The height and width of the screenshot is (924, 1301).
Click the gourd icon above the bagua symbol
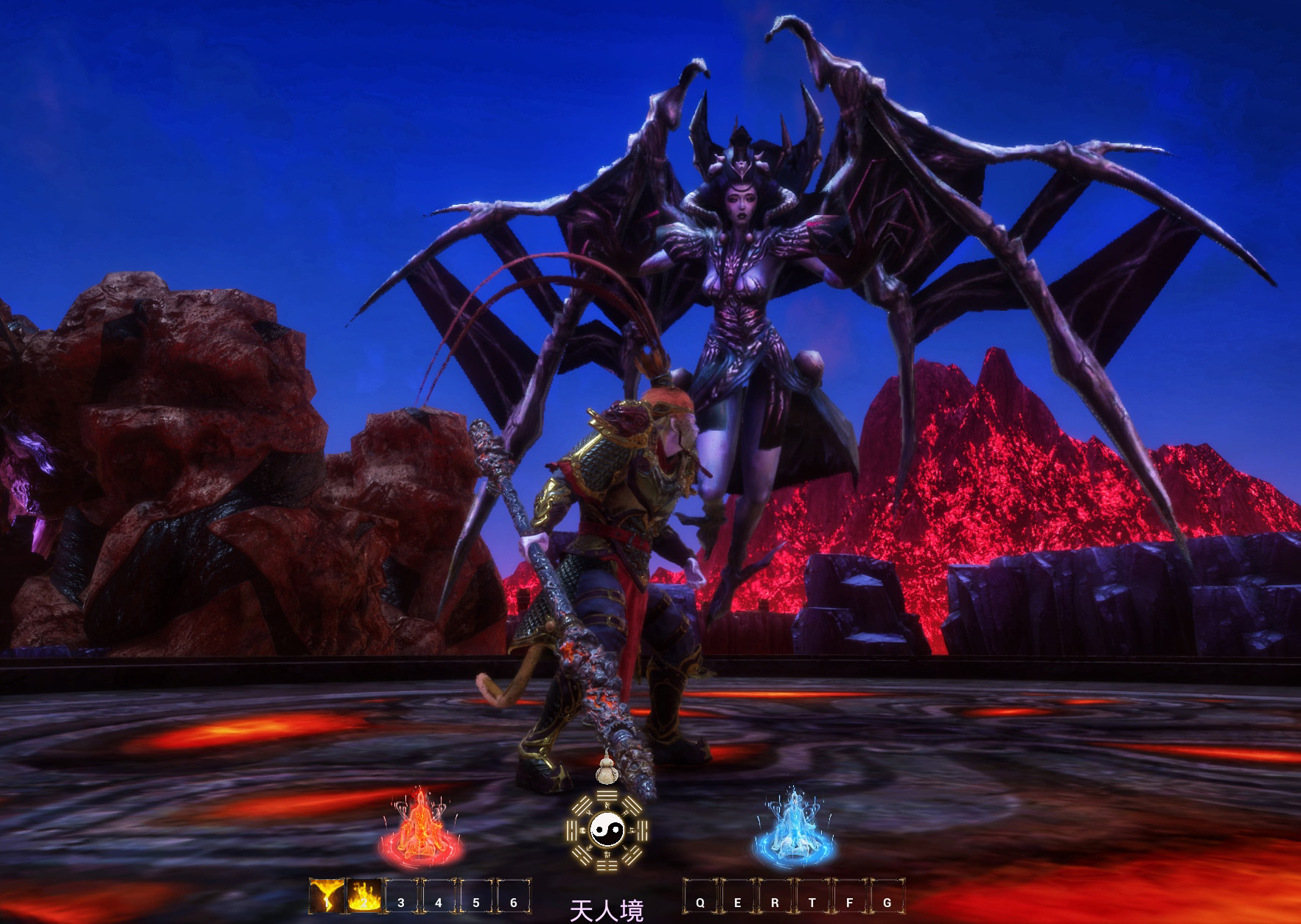click(x=606, y=772)
